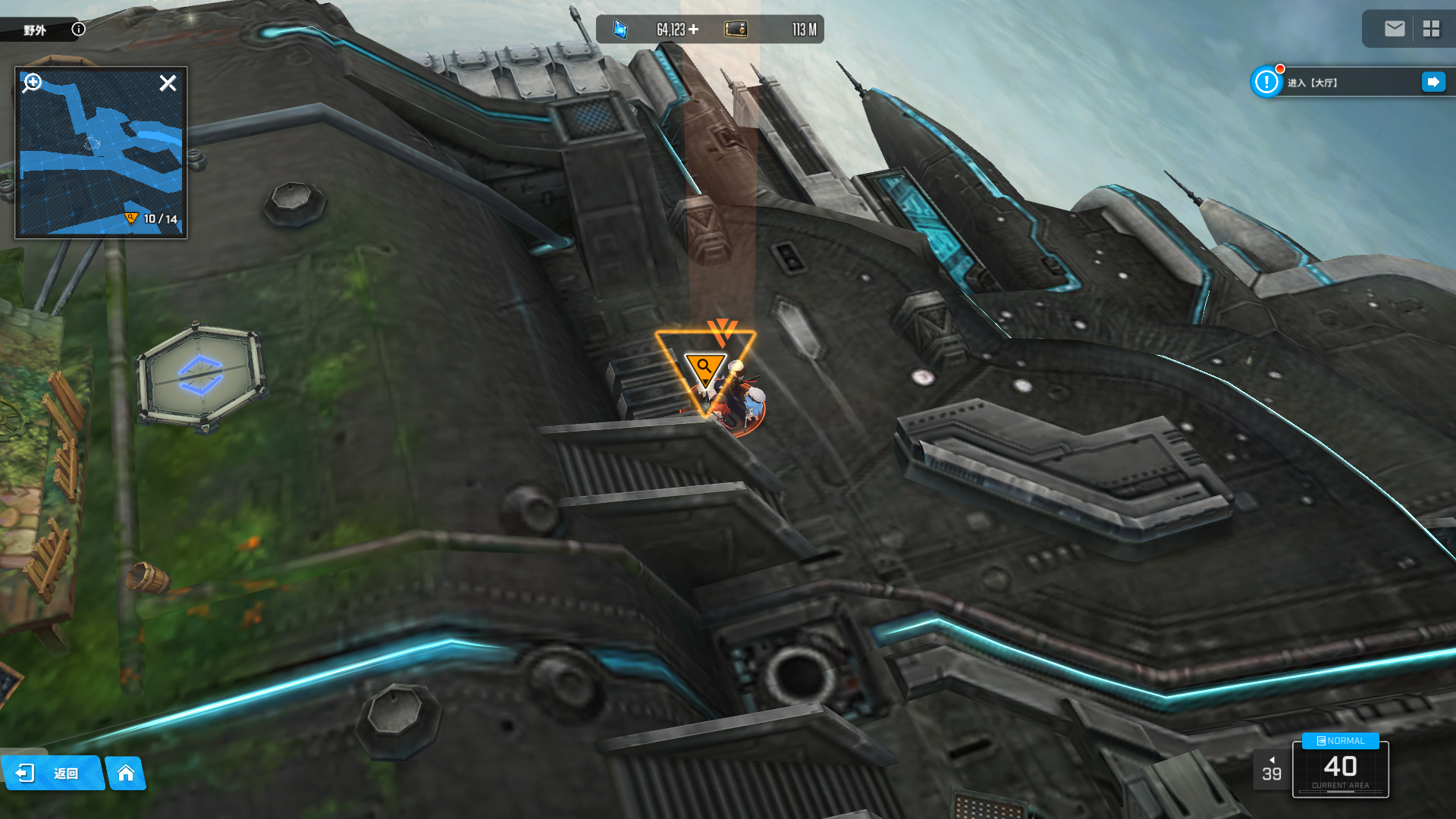
Task: Open the current area 40 panel
Action: [x=1340, y=770]
